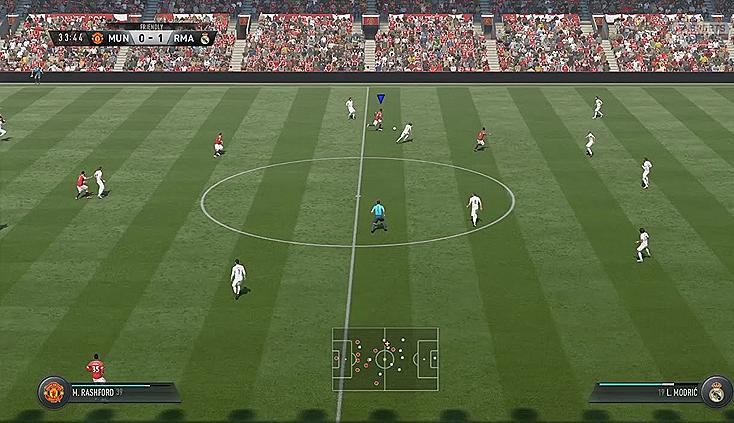
Task: Click the MUN team badge on scoreboard
Action: pyautogui.click(x=98, y=38)
